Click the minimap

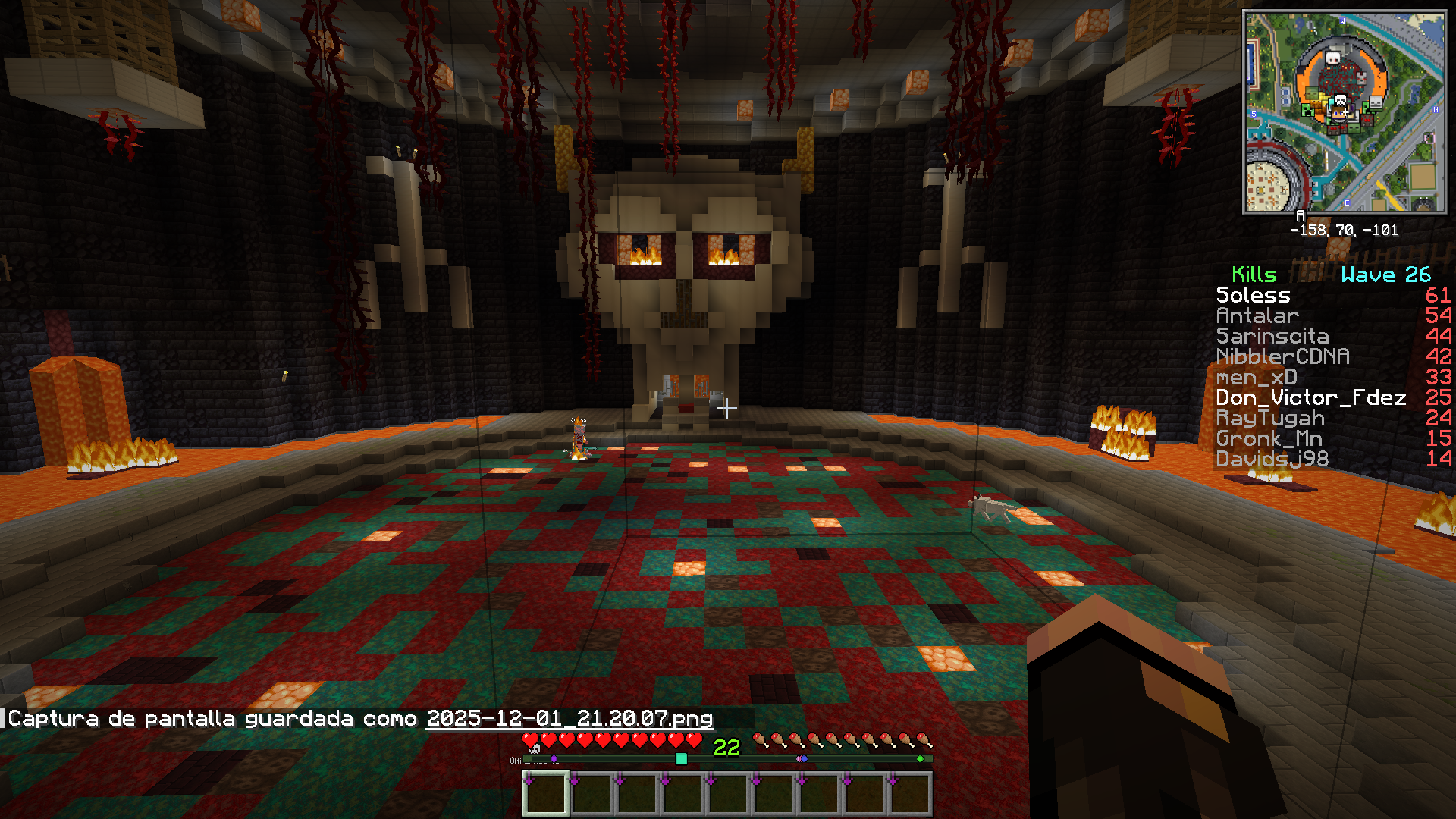[1344, 112]
